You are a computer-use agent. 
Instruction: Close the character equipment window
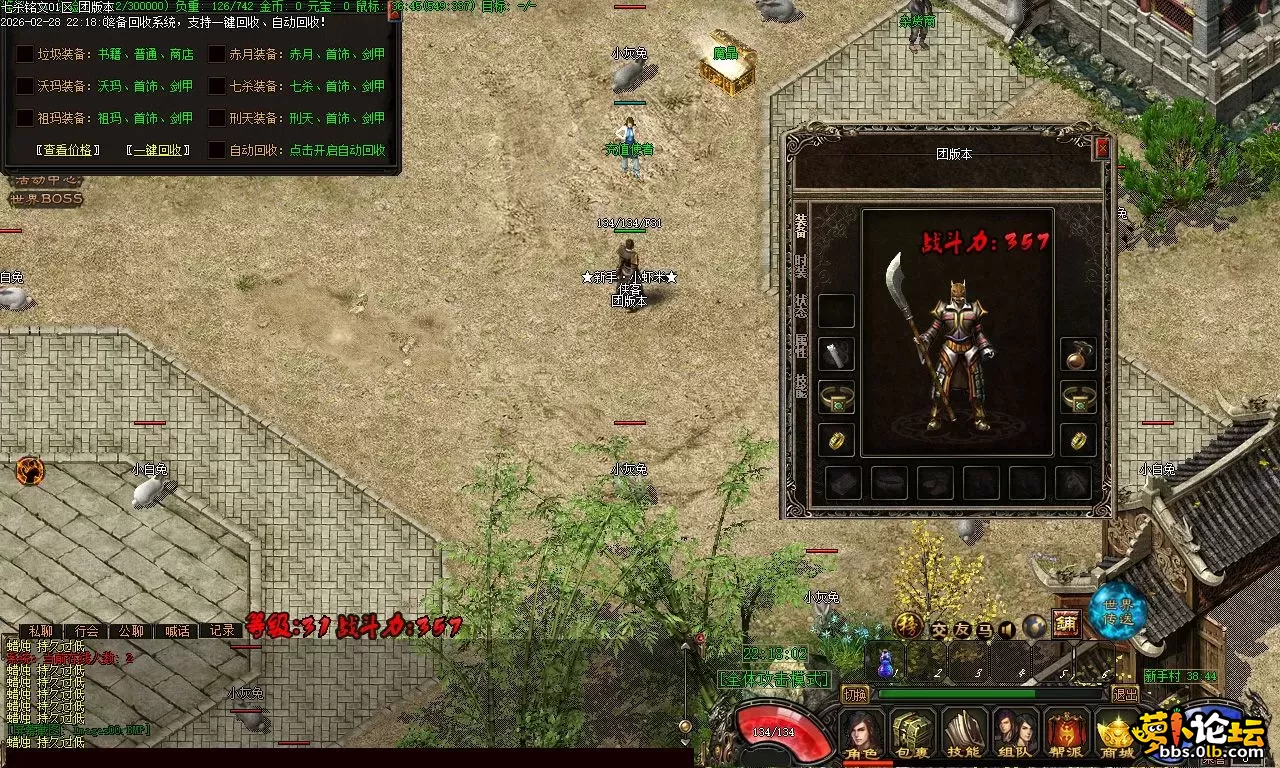(x=1102, y=148)
